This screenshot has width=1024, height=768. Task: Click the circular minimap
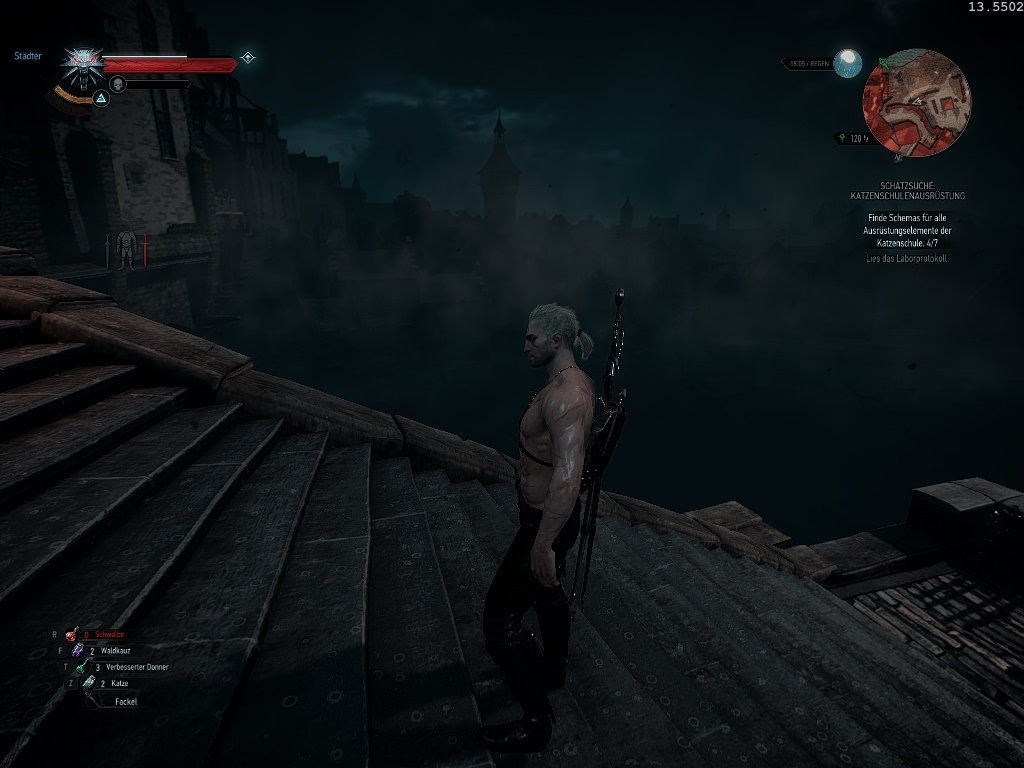(916, 104)
